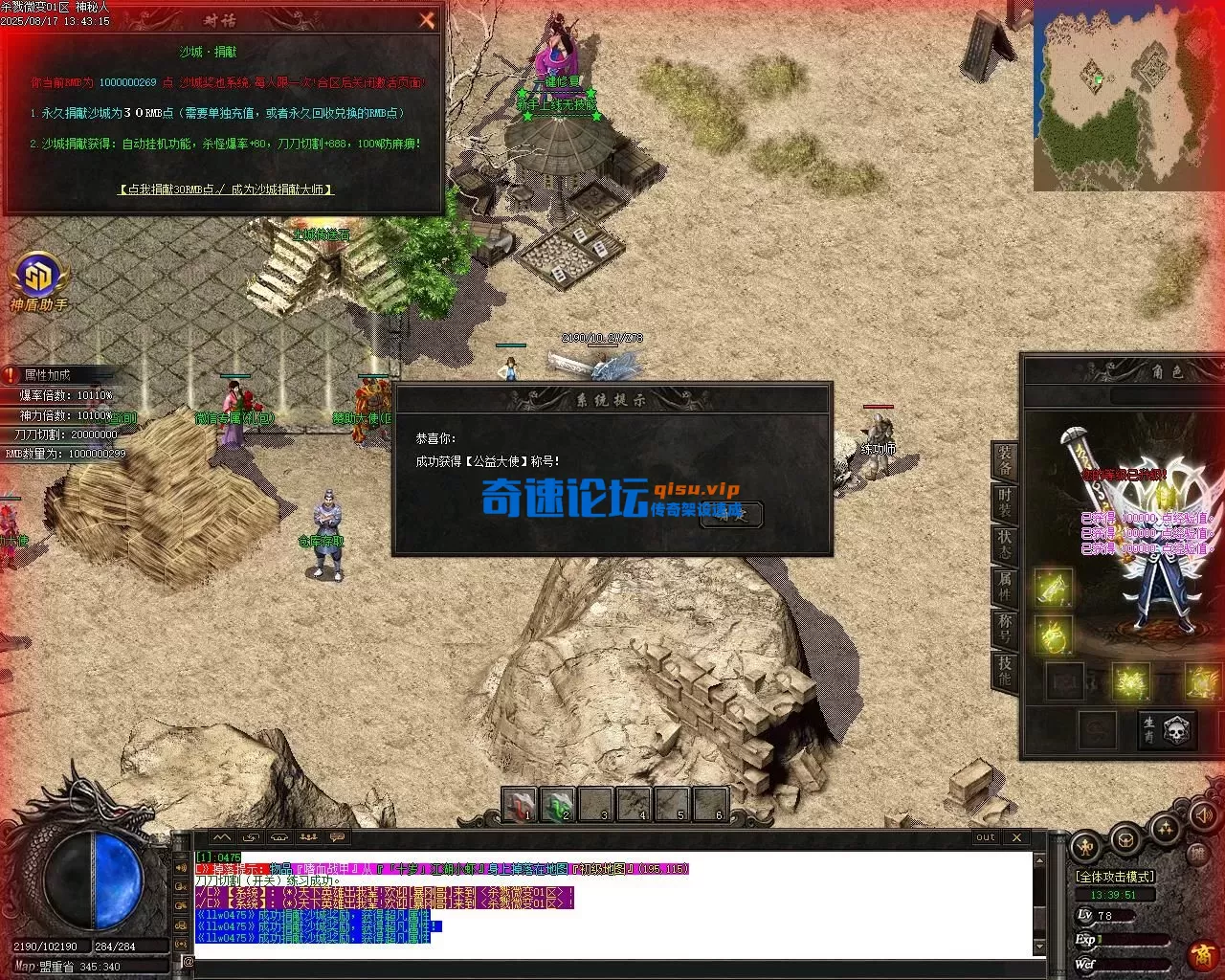
Task: Open the 生肖 zodiac panel
Action: tap(1148, 727)
